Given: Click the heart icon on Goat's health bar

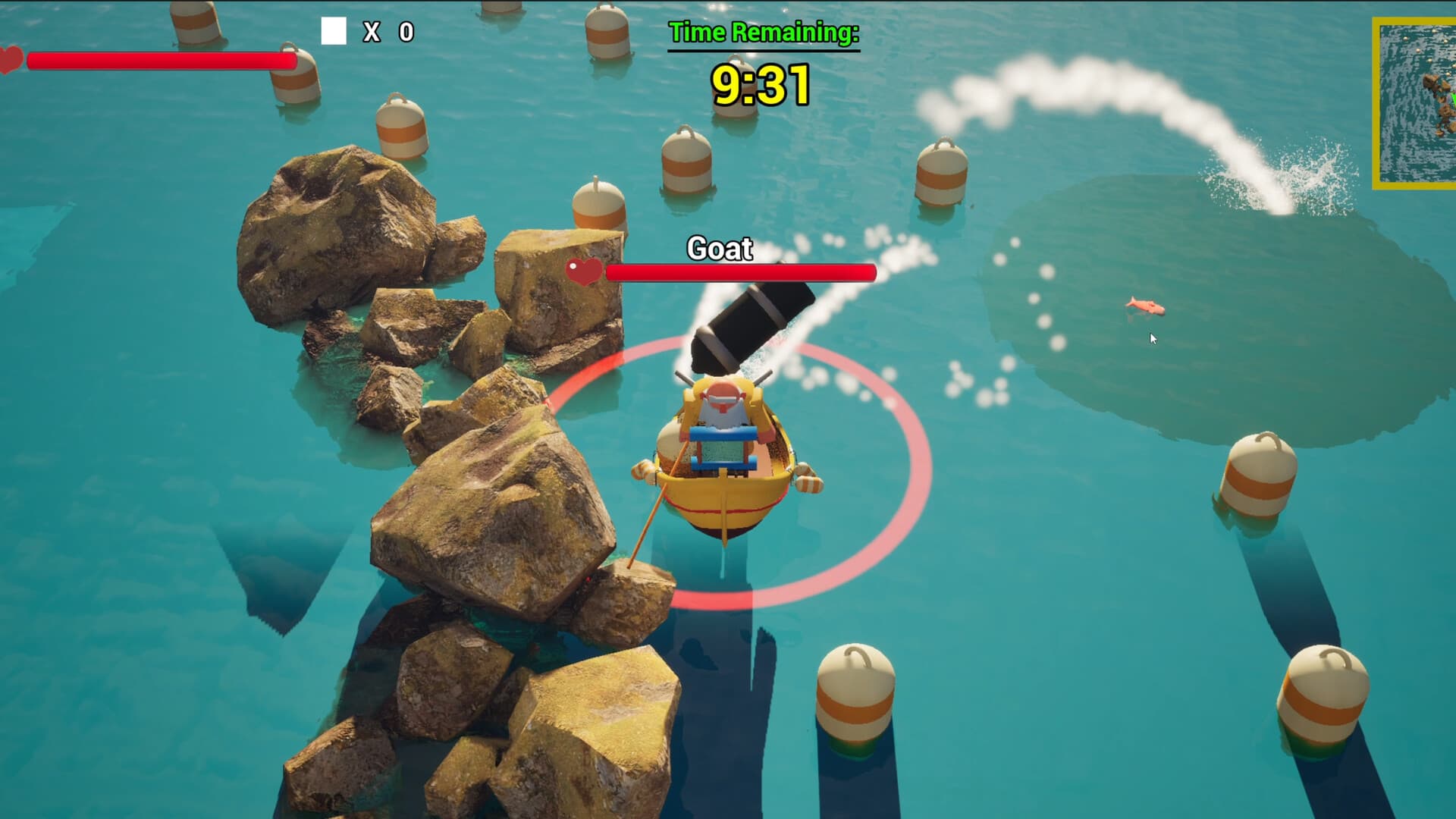Looking at the screenshot, I should click(x=584, y=271).
